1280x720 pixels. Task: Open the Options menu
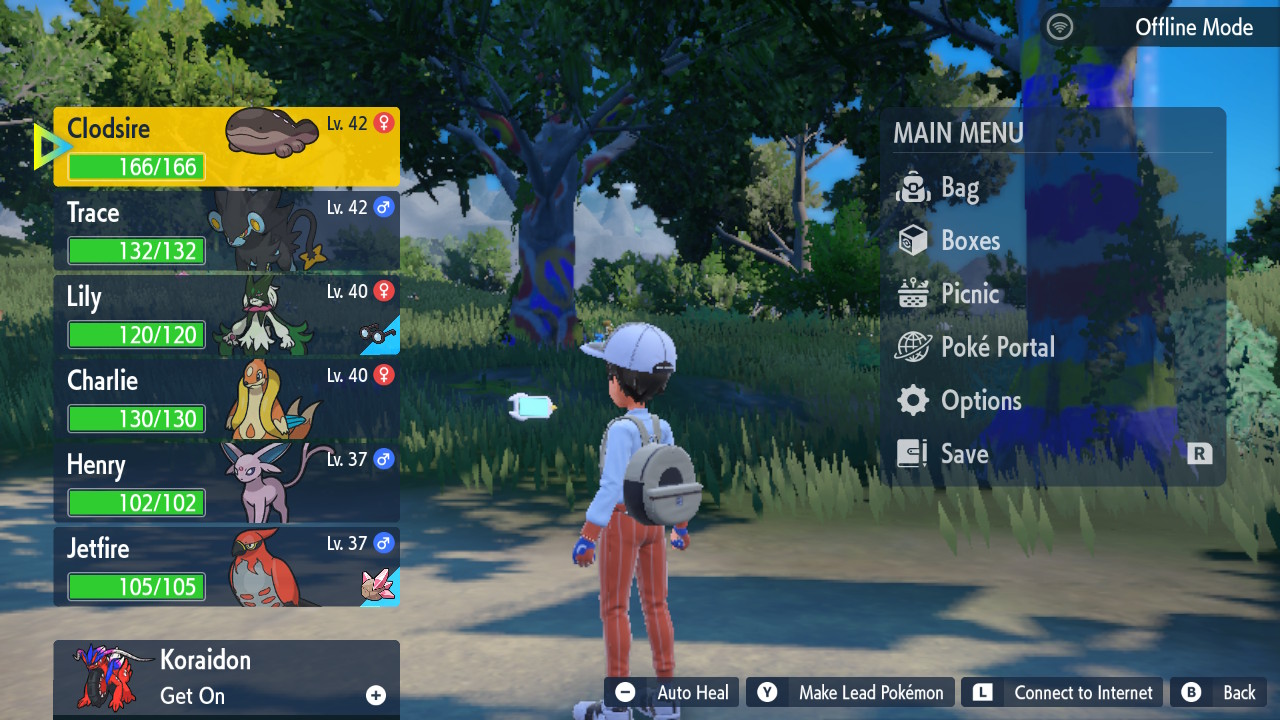coord(980,401)
